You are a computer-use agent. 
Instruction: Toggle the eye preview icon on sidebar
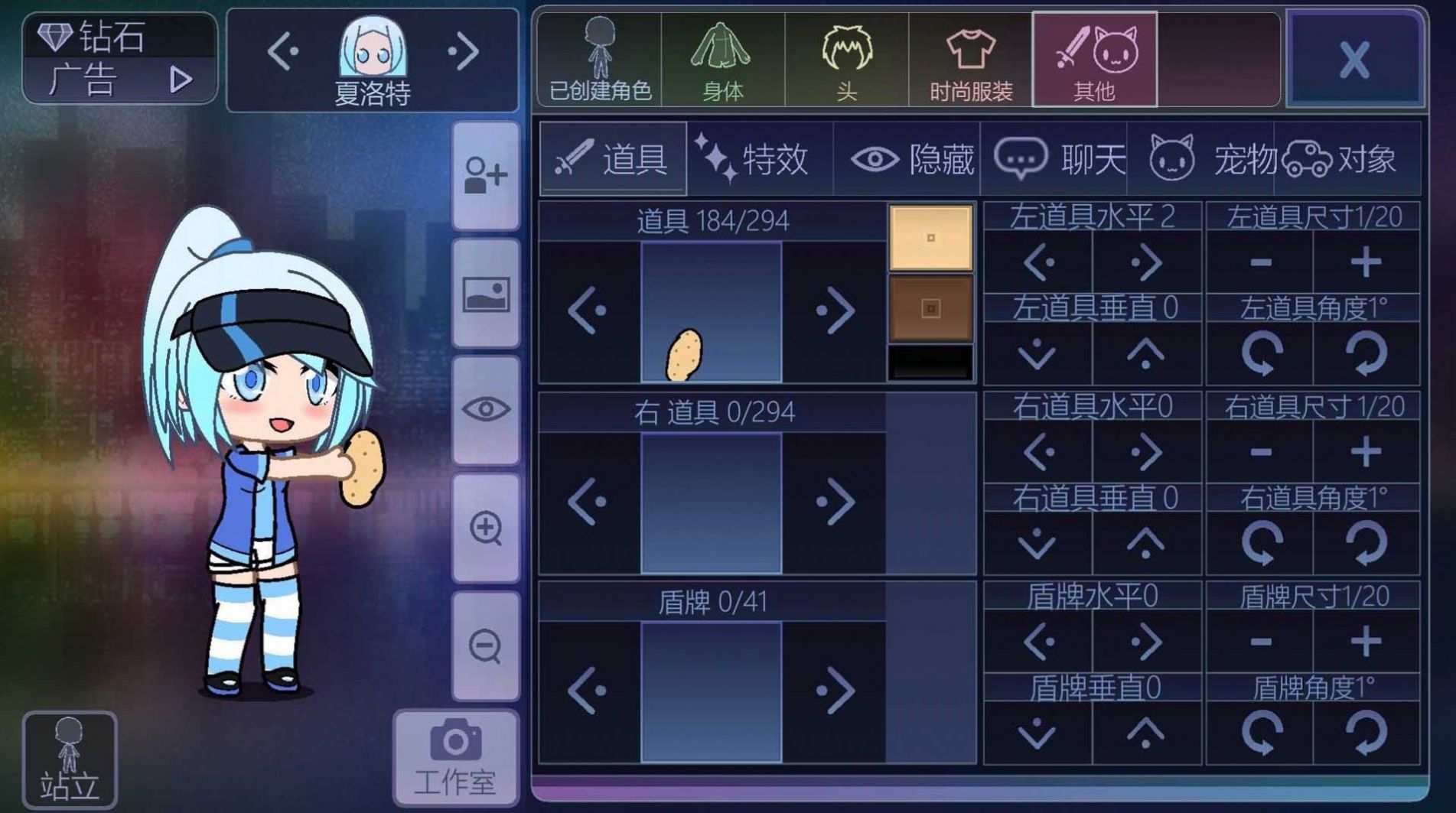pyautogui.click(x=487, y=411)
